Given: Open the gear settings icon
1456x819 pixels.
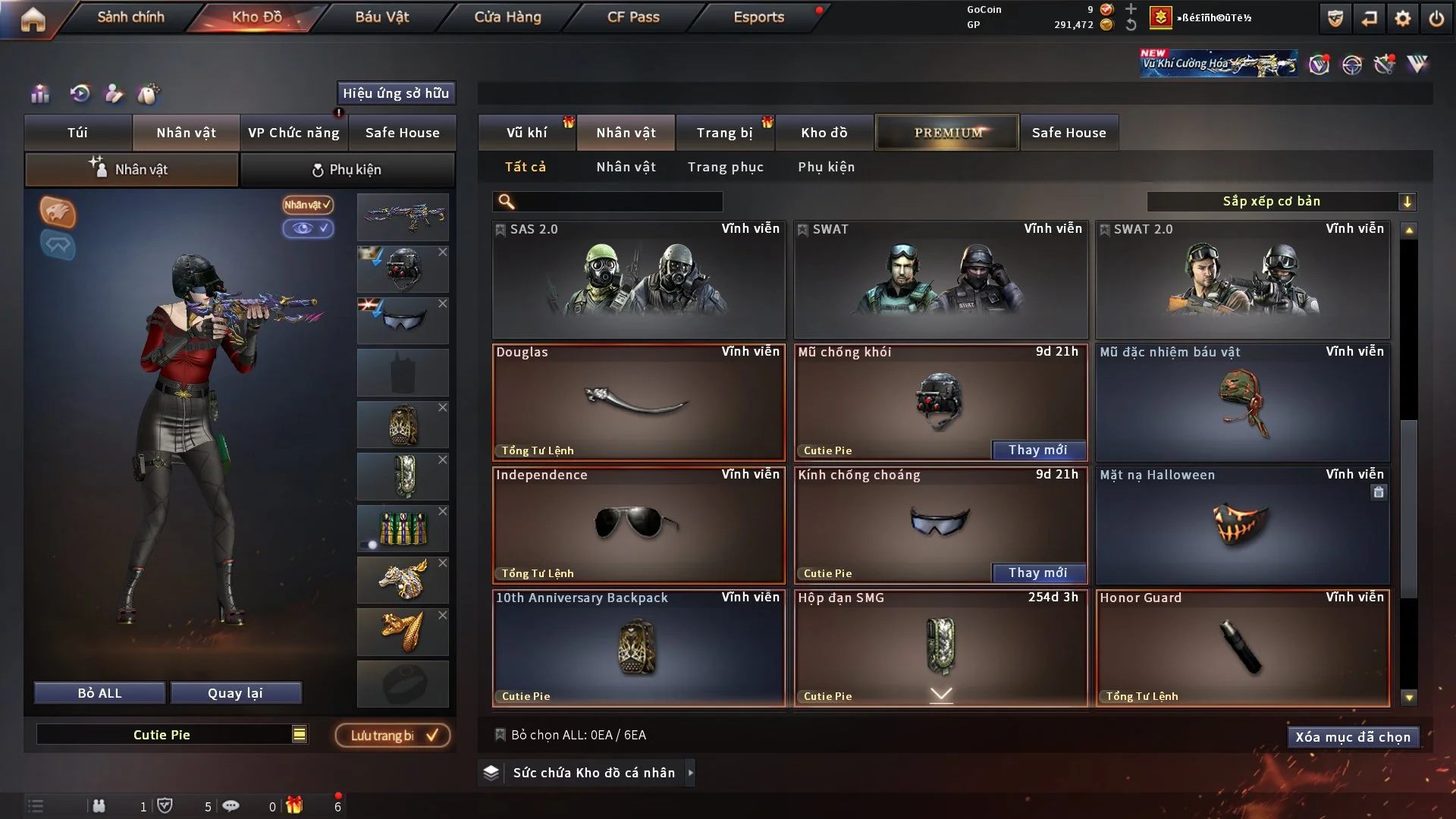Looking at the screenshot, I should pos(1403,18).
